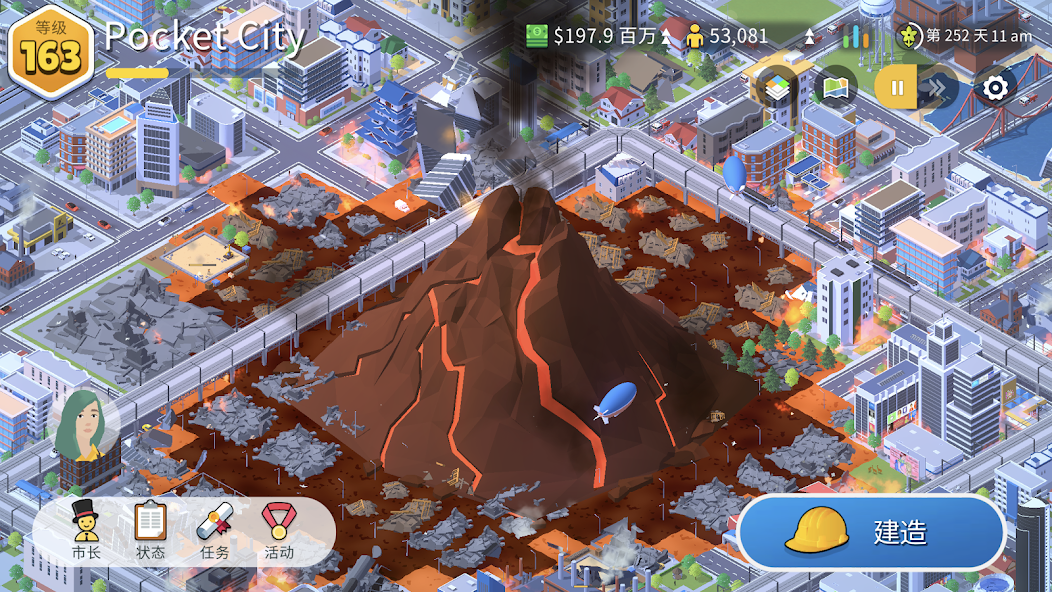Show the 状态 status clipboard
This screenshot has height=592, width=1052.
pos(151,529)
